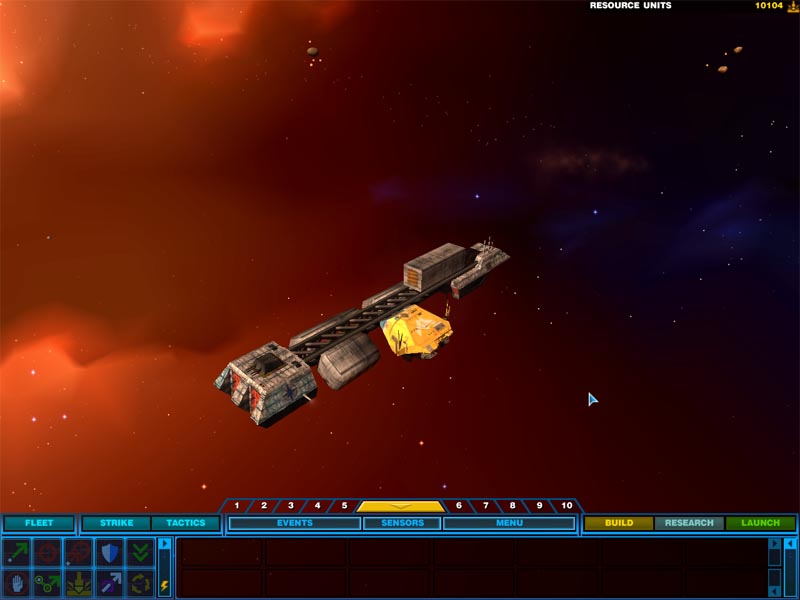Activate the red crosshair Attack command

click(x=48, y=552)
